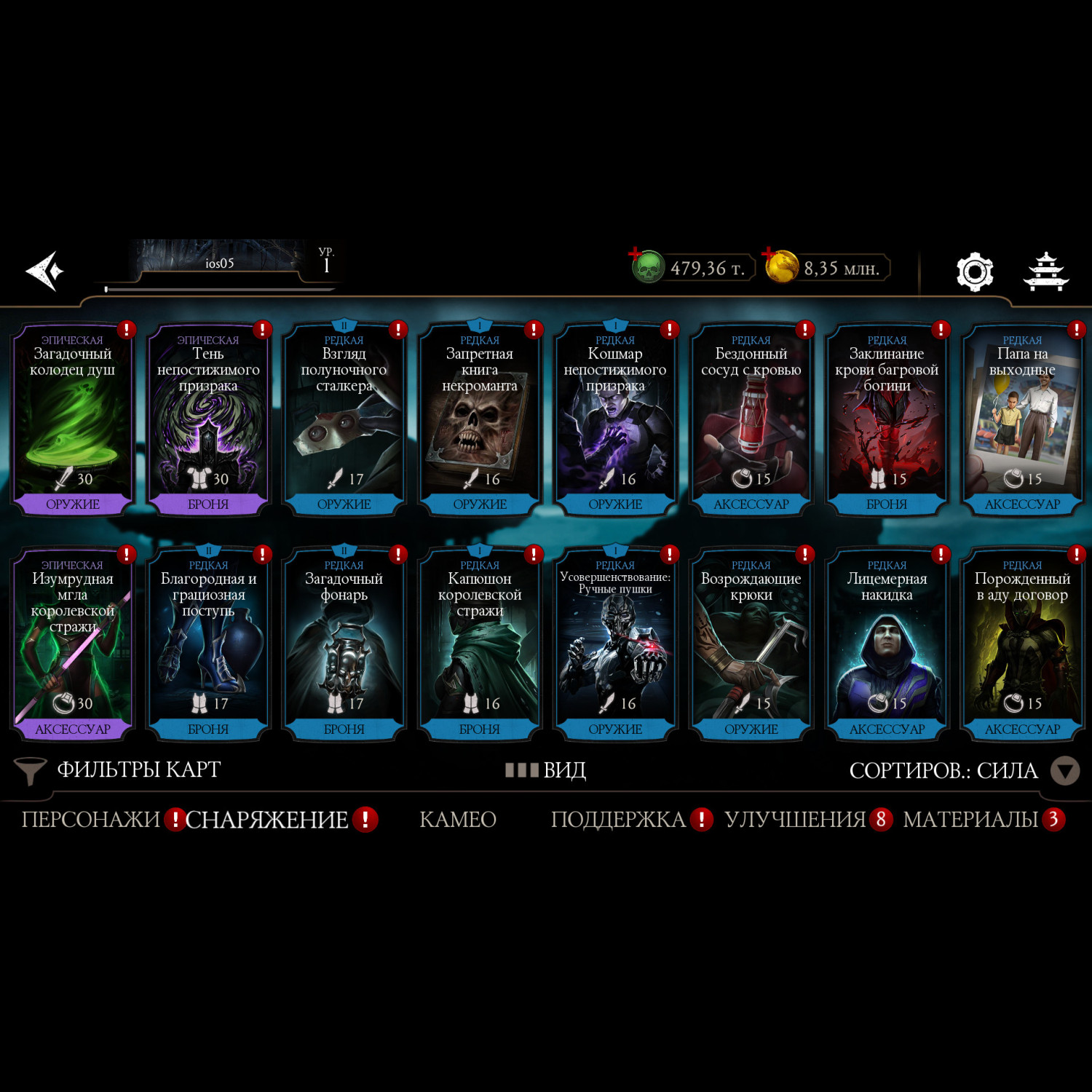1092x1092 pixels.
Task: Open the Усовершенствование: Ручные пушки card
Action: [x=615, y=645]
